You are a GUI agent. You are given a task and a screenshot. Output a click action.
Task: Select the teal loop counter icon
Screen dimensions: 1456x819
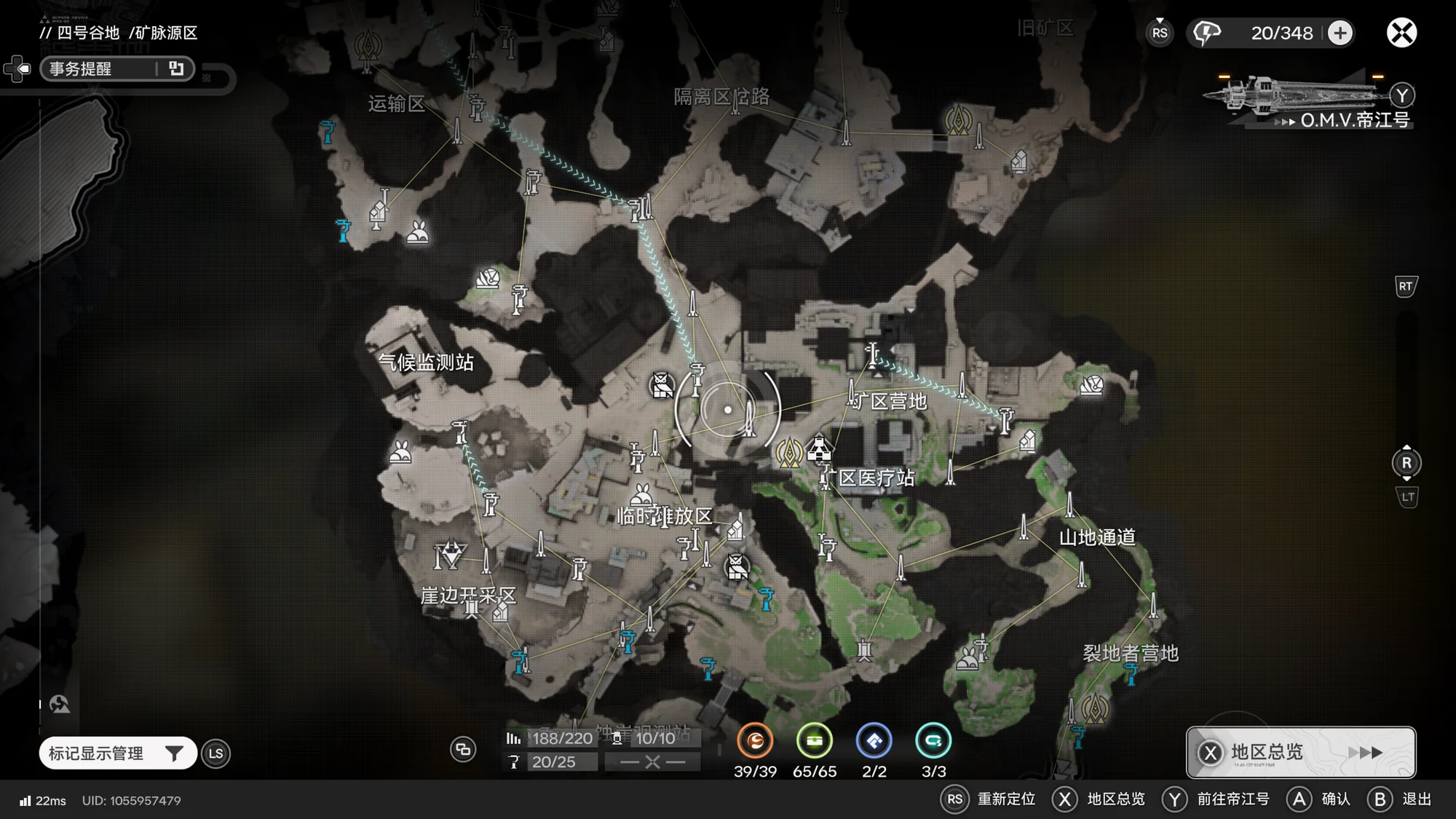[933, 741]
